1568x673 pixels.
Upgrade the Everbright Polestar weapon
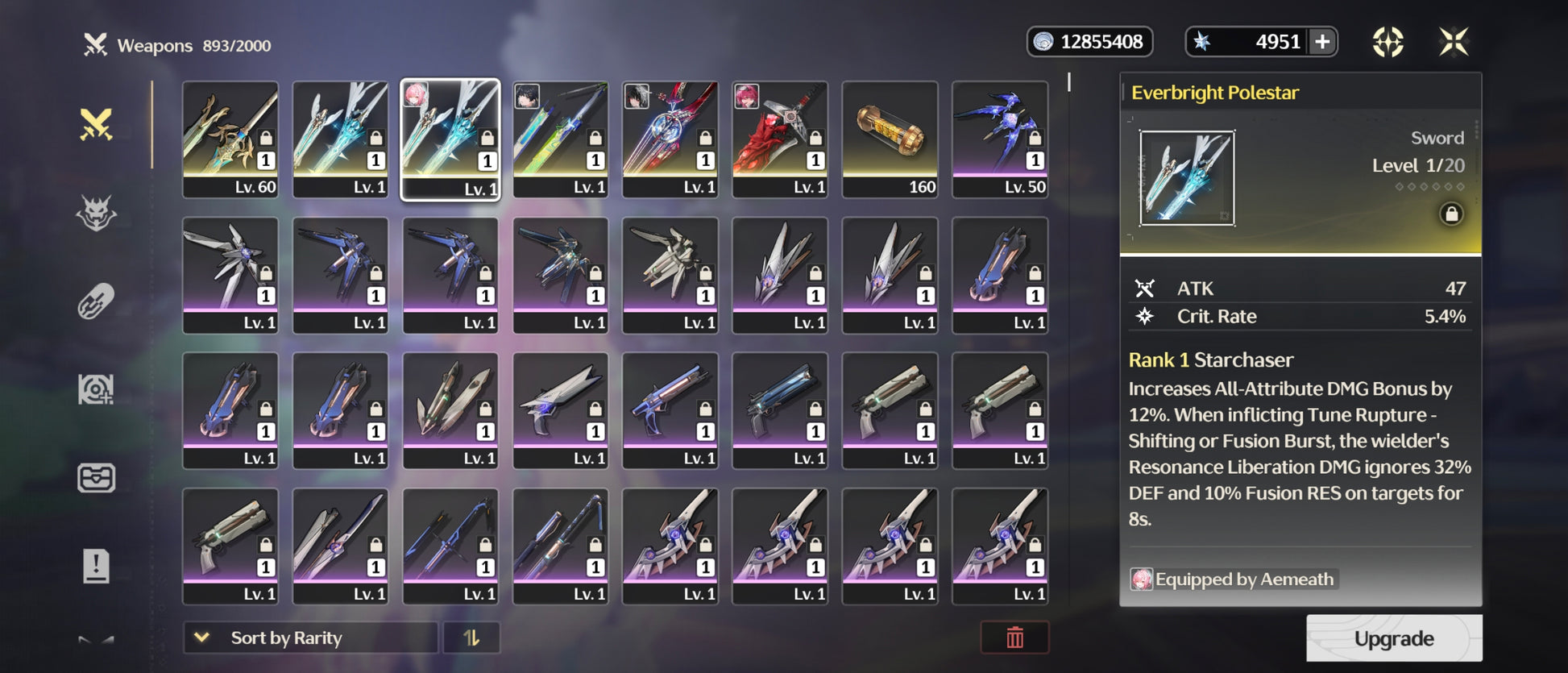point(1393,638)
